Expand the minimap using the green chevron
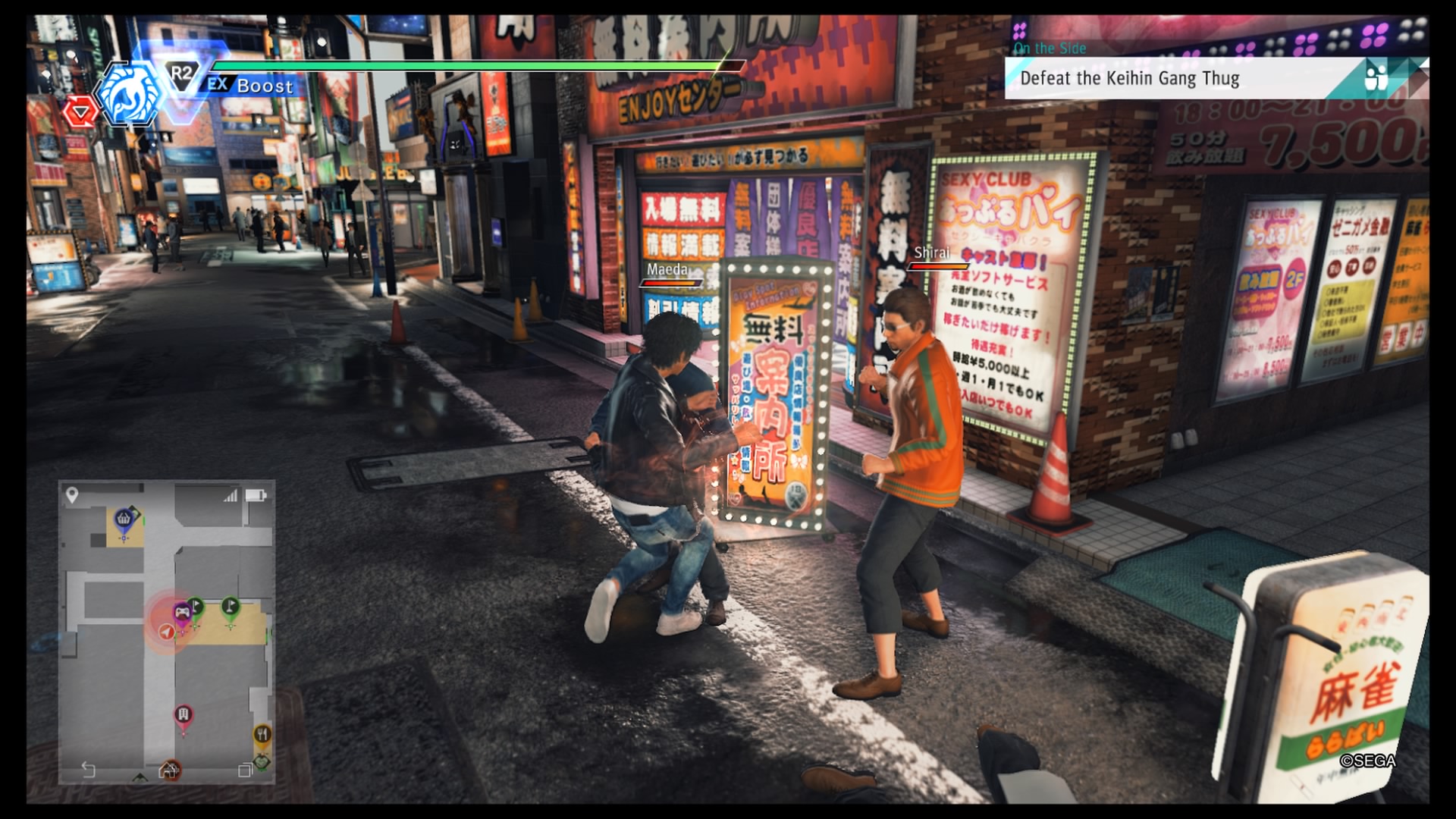 click(x=139, y=775)
